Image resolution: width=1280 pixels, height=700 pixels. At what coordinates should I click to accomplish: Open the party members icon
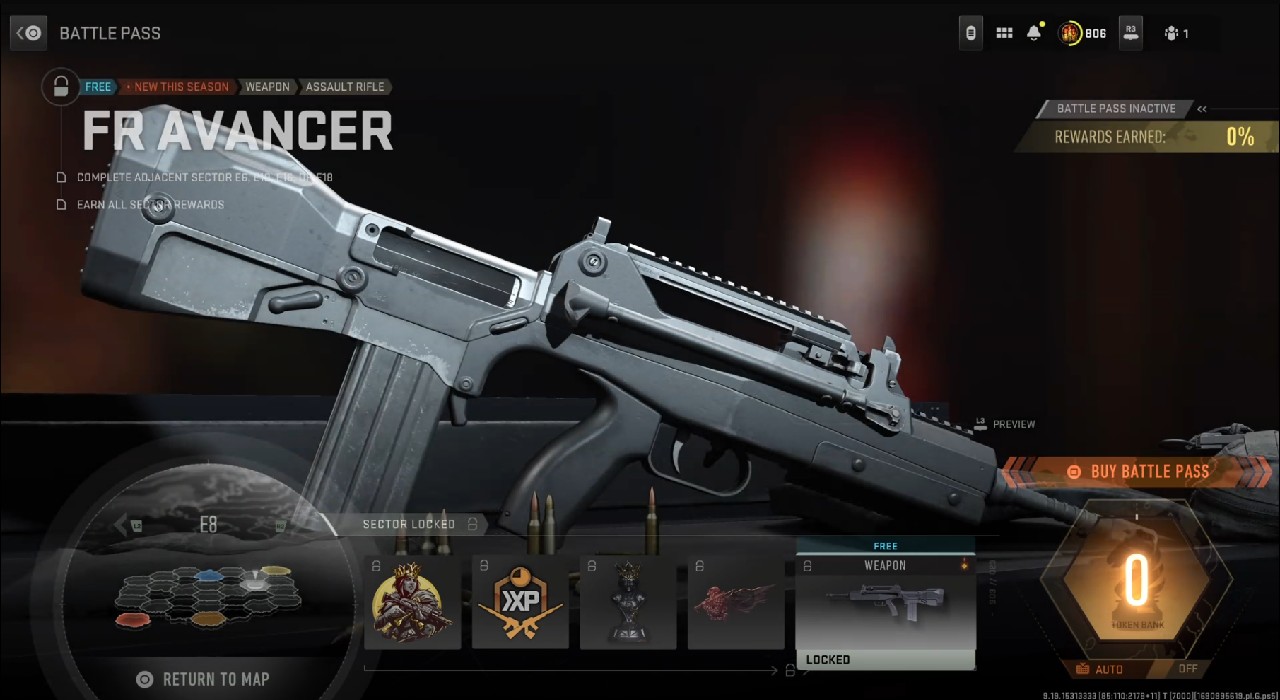pos(1172,33)
